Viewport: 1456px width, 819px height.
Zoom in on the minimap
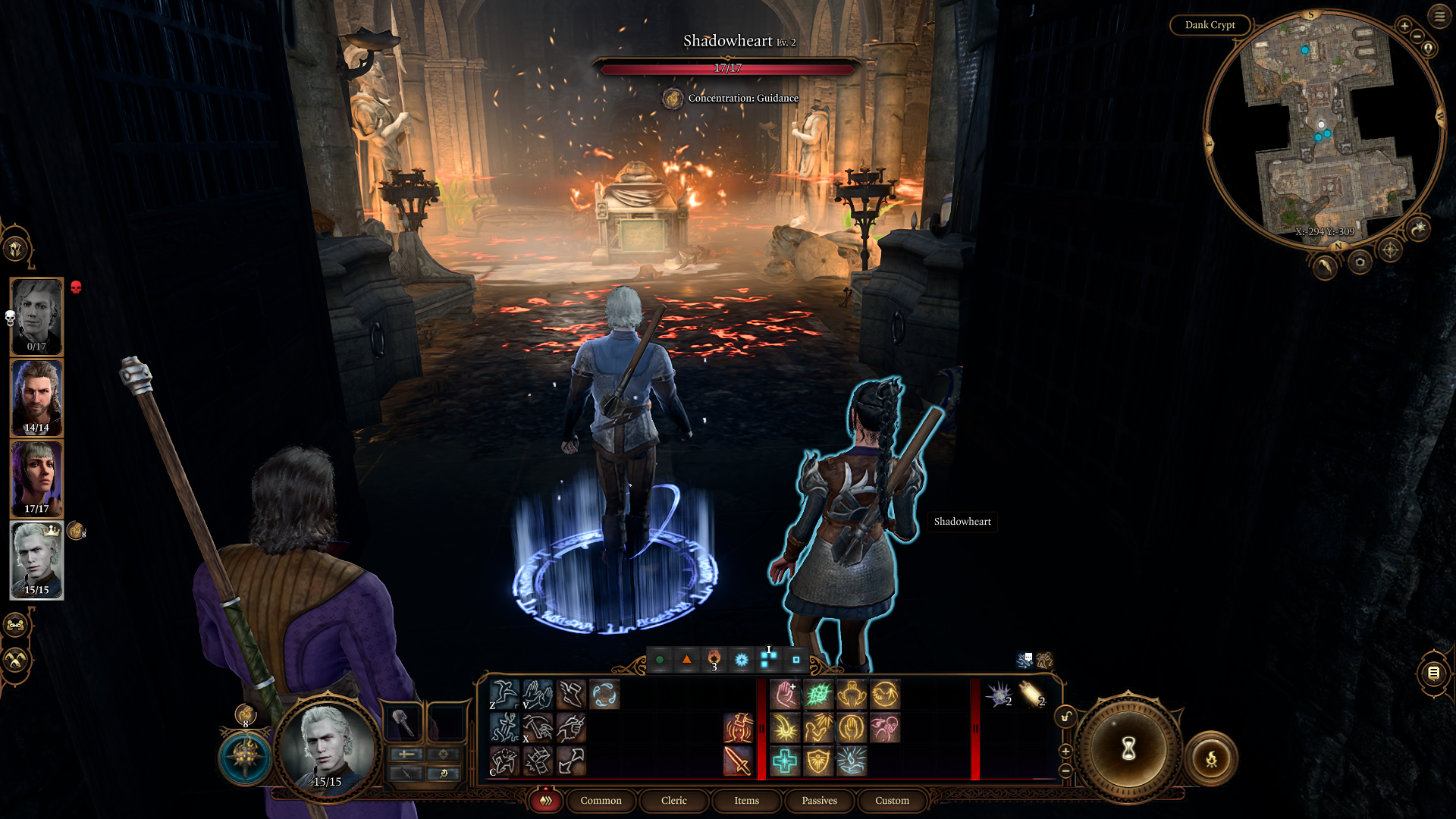click(x=1404, y=26)
